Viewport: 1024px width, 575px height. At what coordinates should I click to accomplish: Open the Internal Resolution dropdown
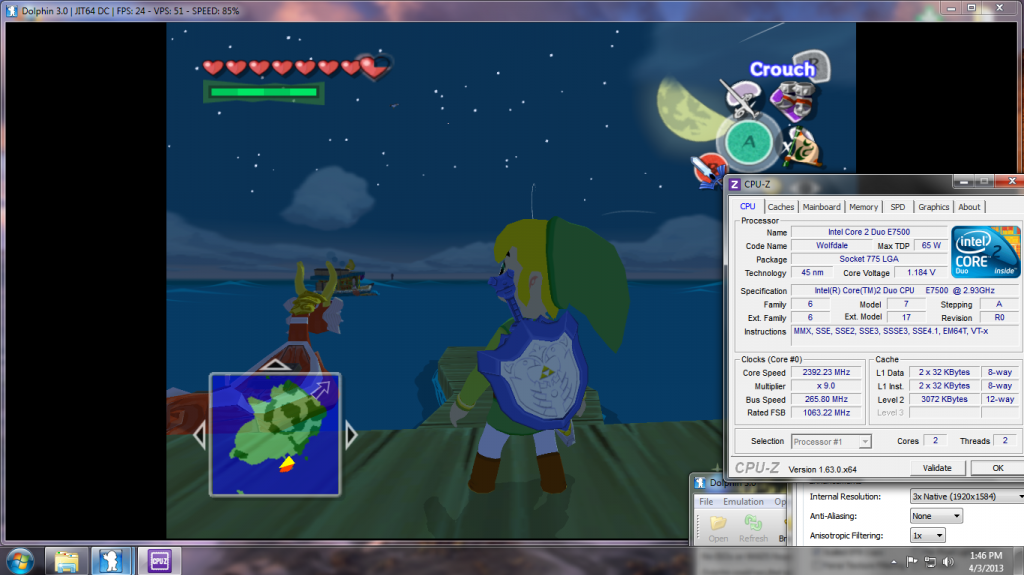point(967,496)
